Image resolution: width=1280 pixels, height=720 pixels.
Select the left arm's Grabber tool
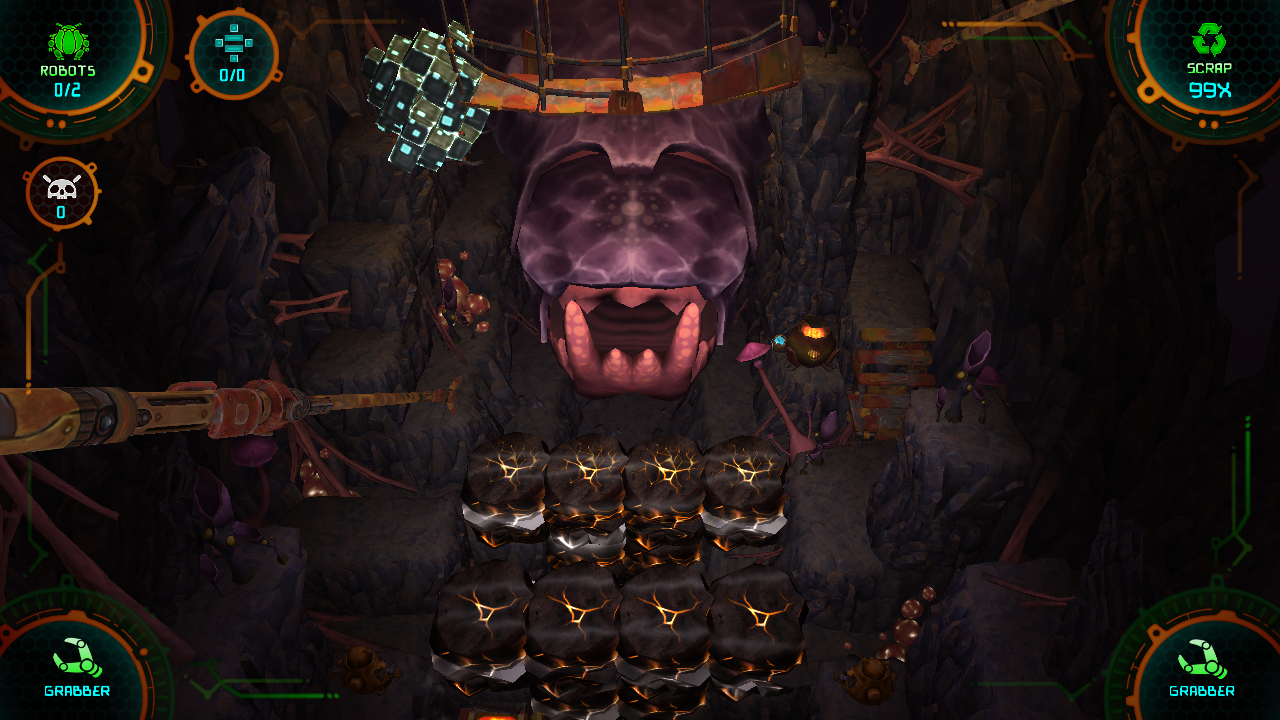pyautogui.click(x=77, y=659)
